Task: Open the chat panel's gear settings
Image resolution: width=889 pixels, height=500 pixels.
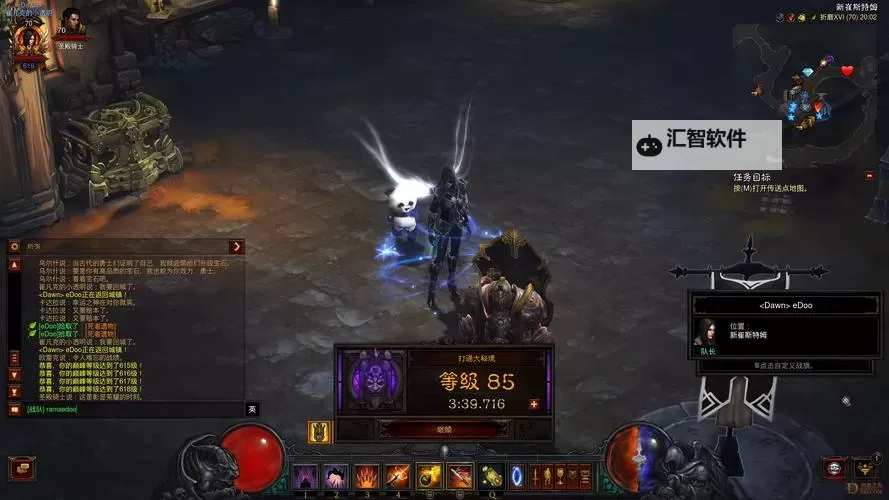Action: 15,247
